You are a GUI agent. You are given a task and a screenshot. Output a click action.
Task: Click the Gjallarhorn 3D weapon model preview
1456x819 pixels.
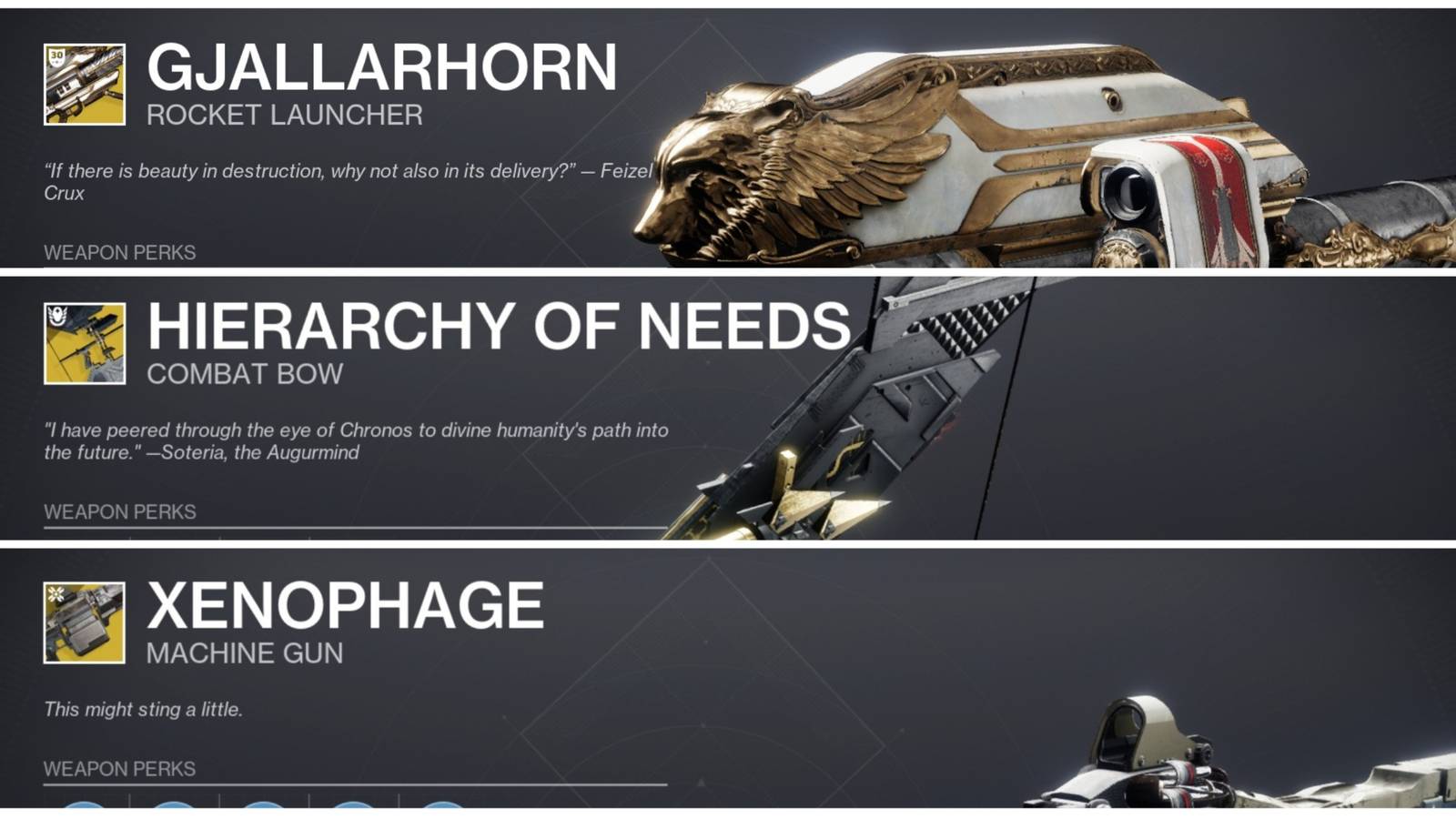tap(1046, 146)
